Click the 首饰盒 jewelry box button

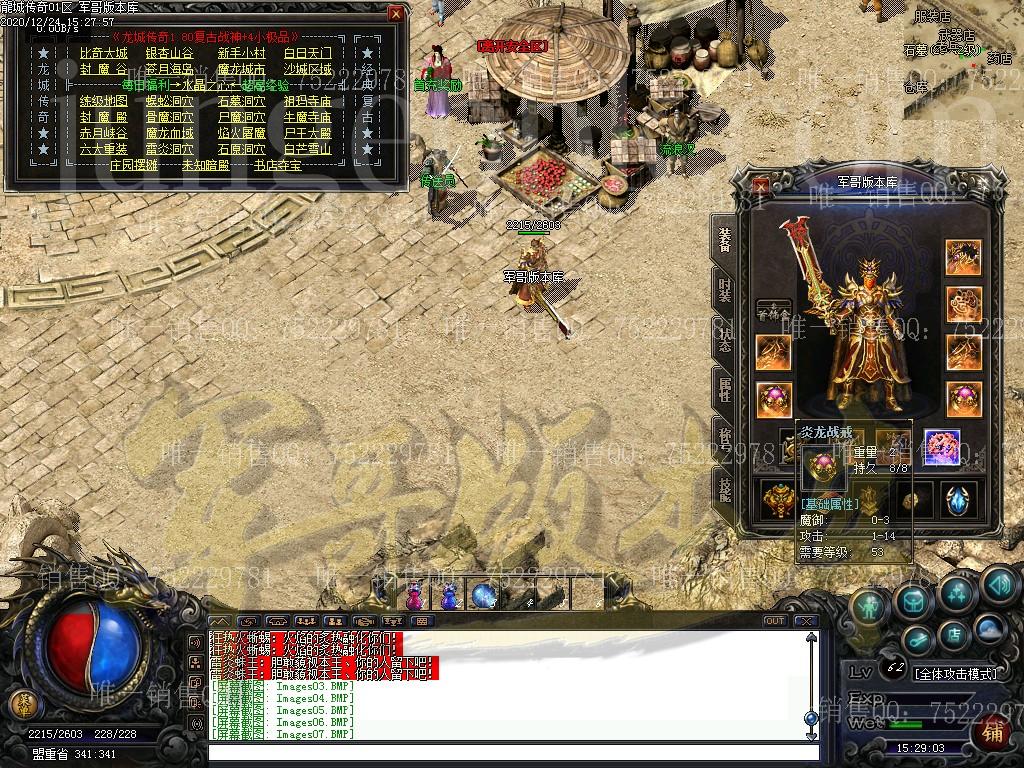pos(772,312)
